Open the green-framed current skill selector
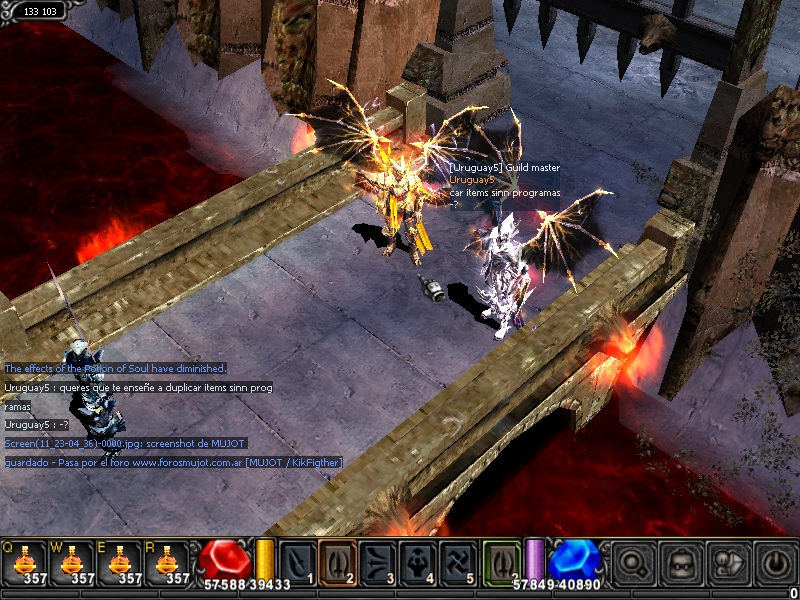 (502, 561)
